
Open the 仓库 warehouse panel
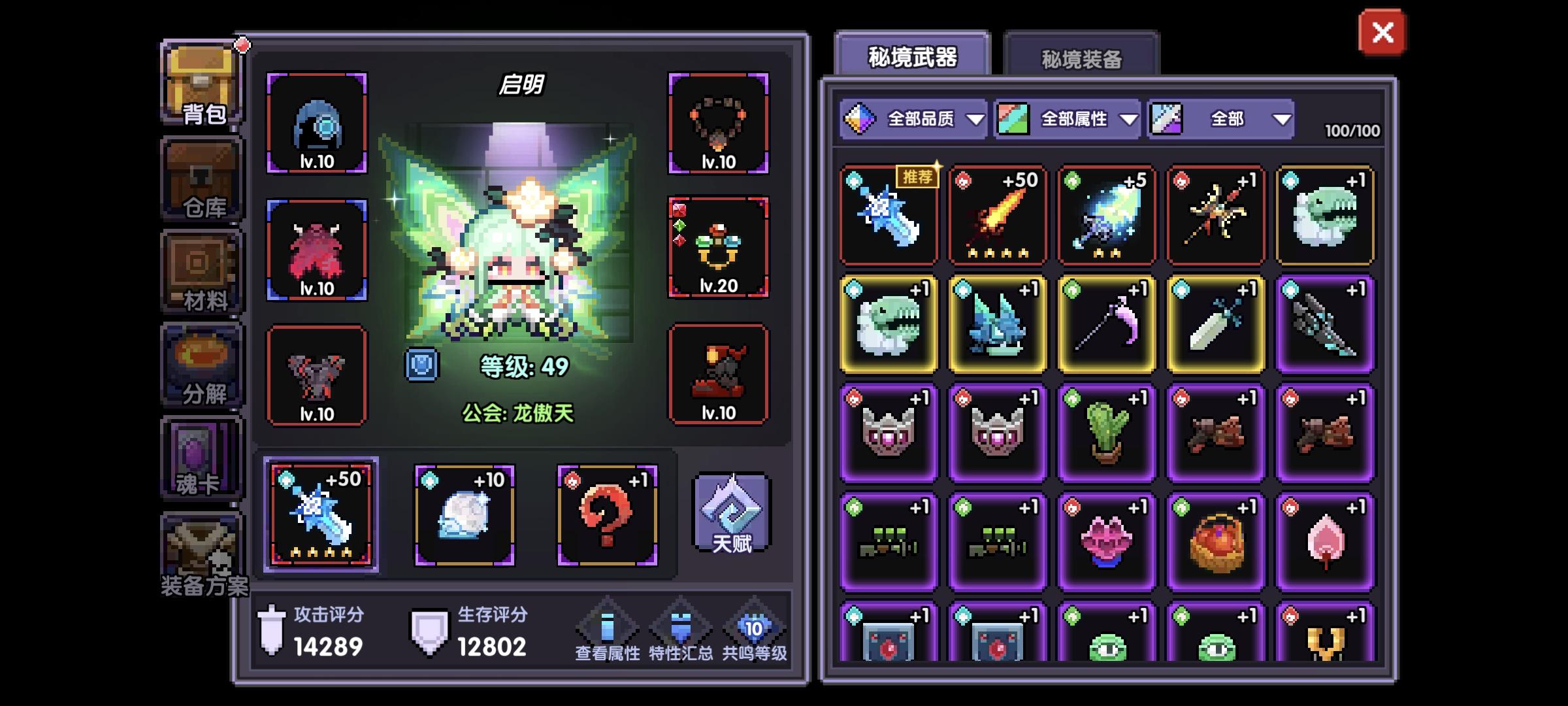point(201,176)
